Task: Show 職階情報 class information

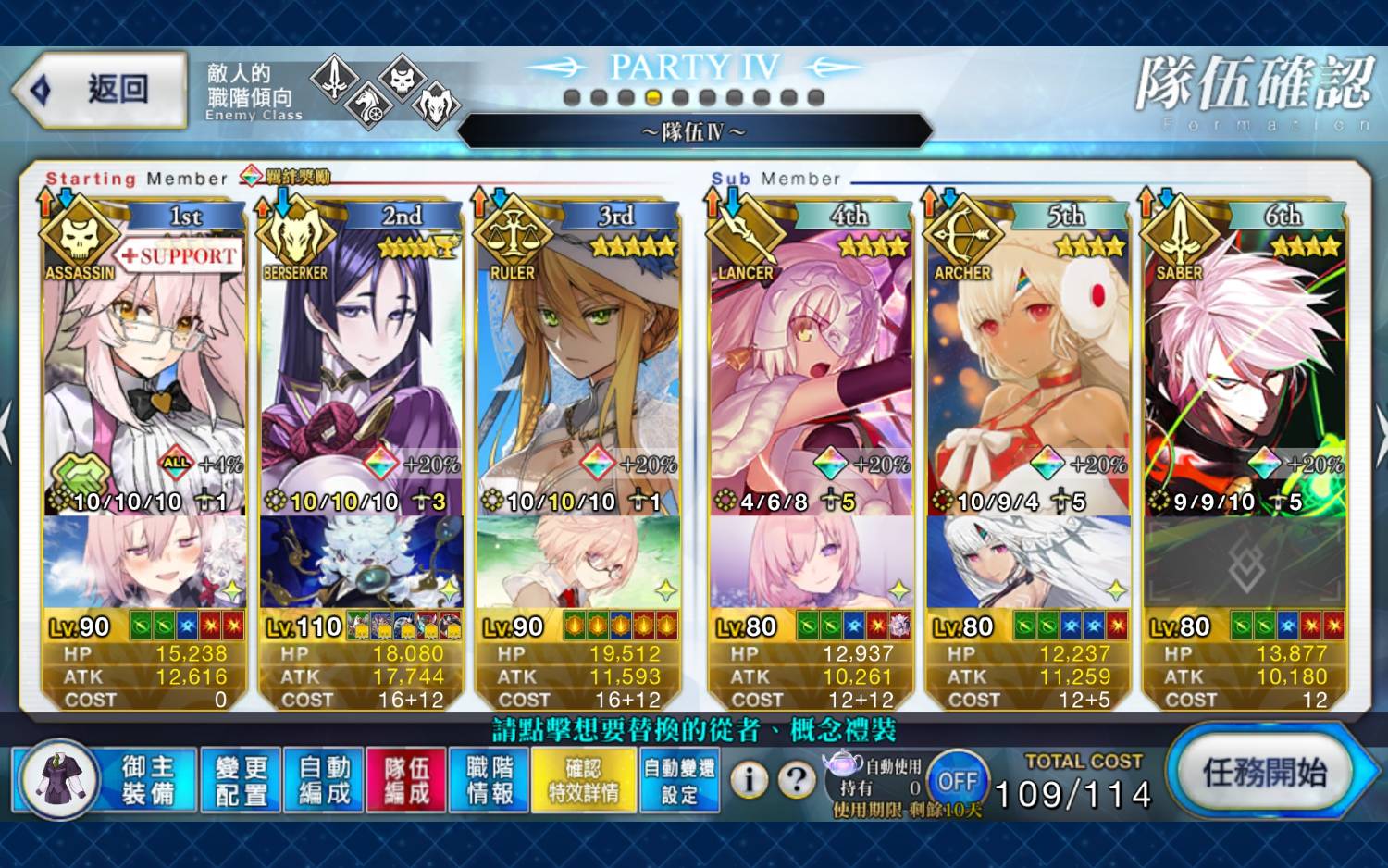Action: 490,780
